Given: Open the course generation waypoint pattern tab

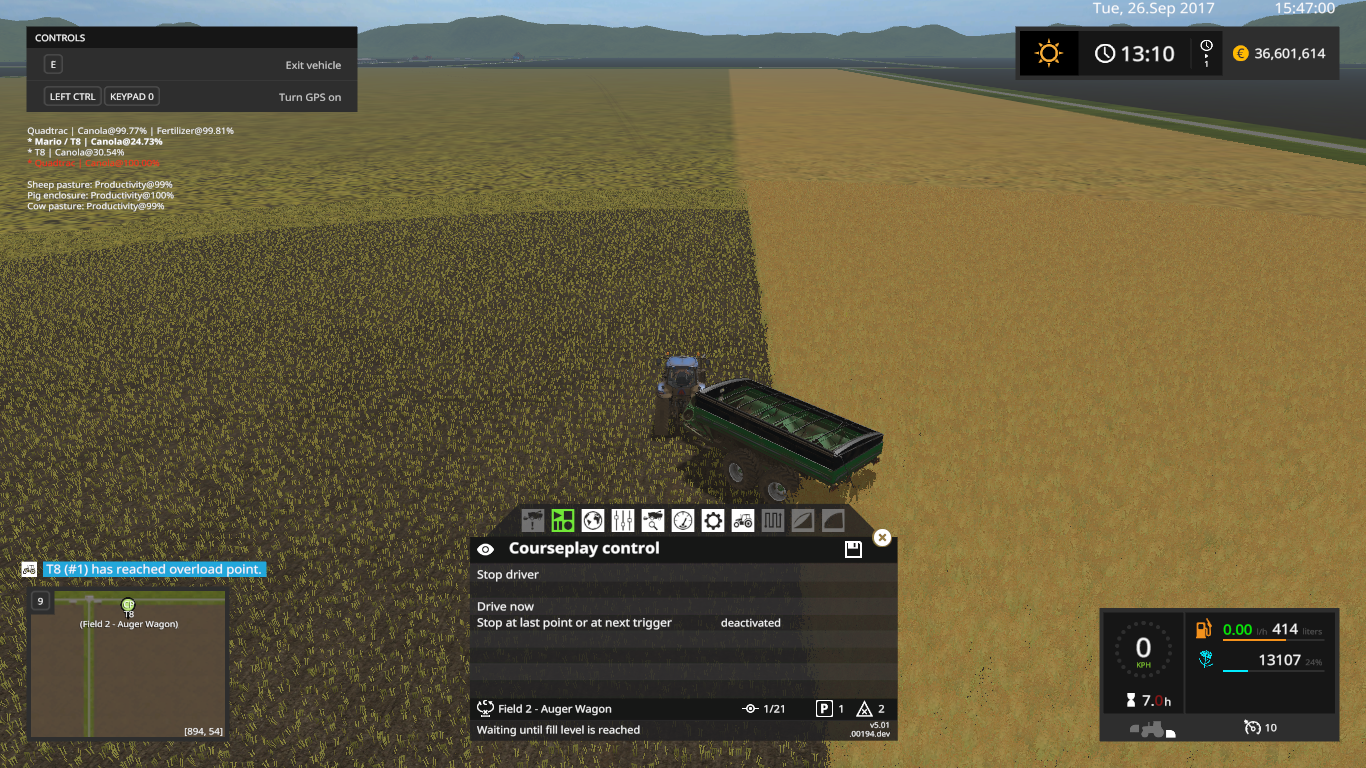Looking at the screenshot, I should [772, 520].
